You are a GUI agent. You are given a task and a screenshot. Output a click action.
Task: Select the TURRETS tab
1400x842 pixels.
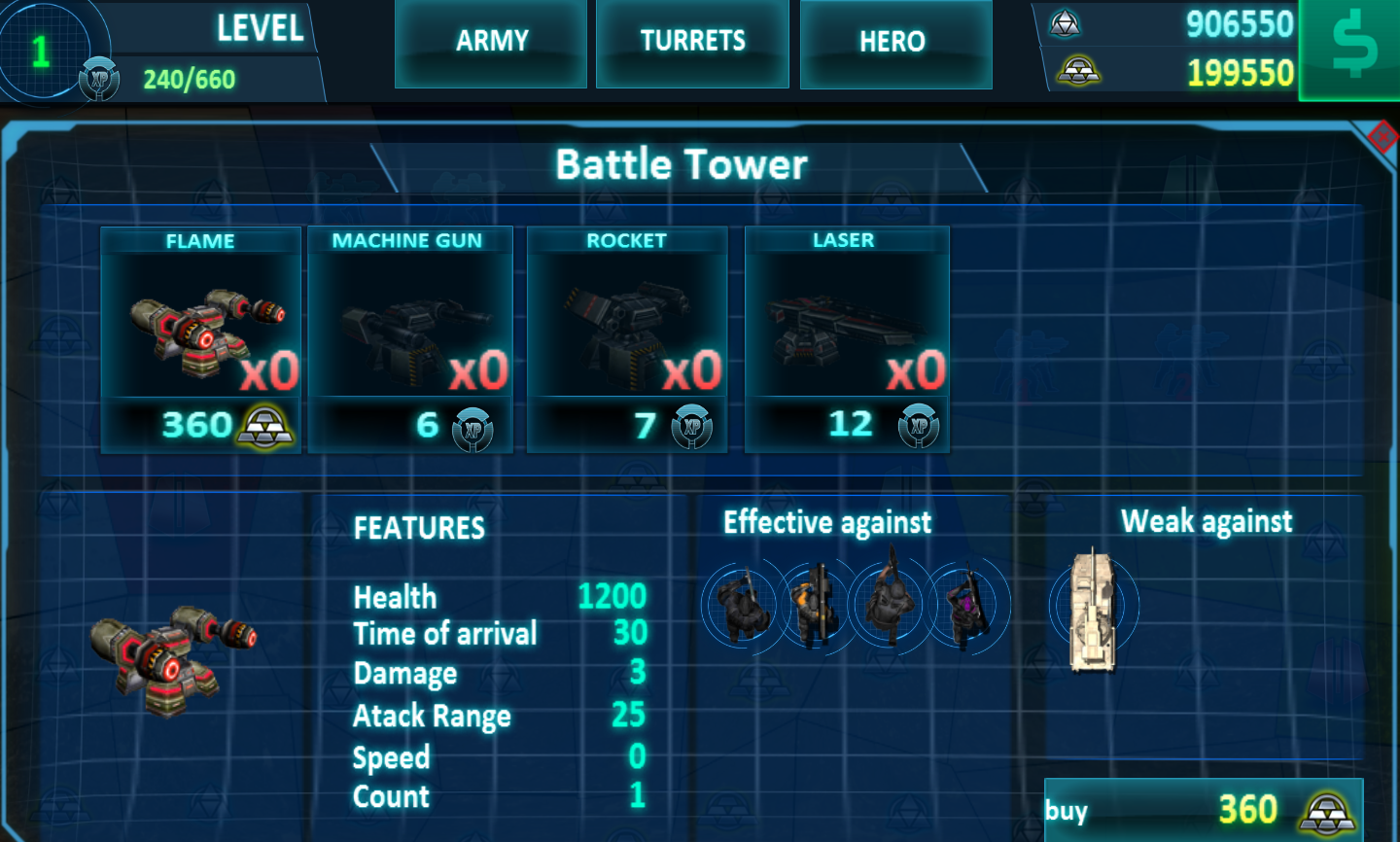[692, 42]
